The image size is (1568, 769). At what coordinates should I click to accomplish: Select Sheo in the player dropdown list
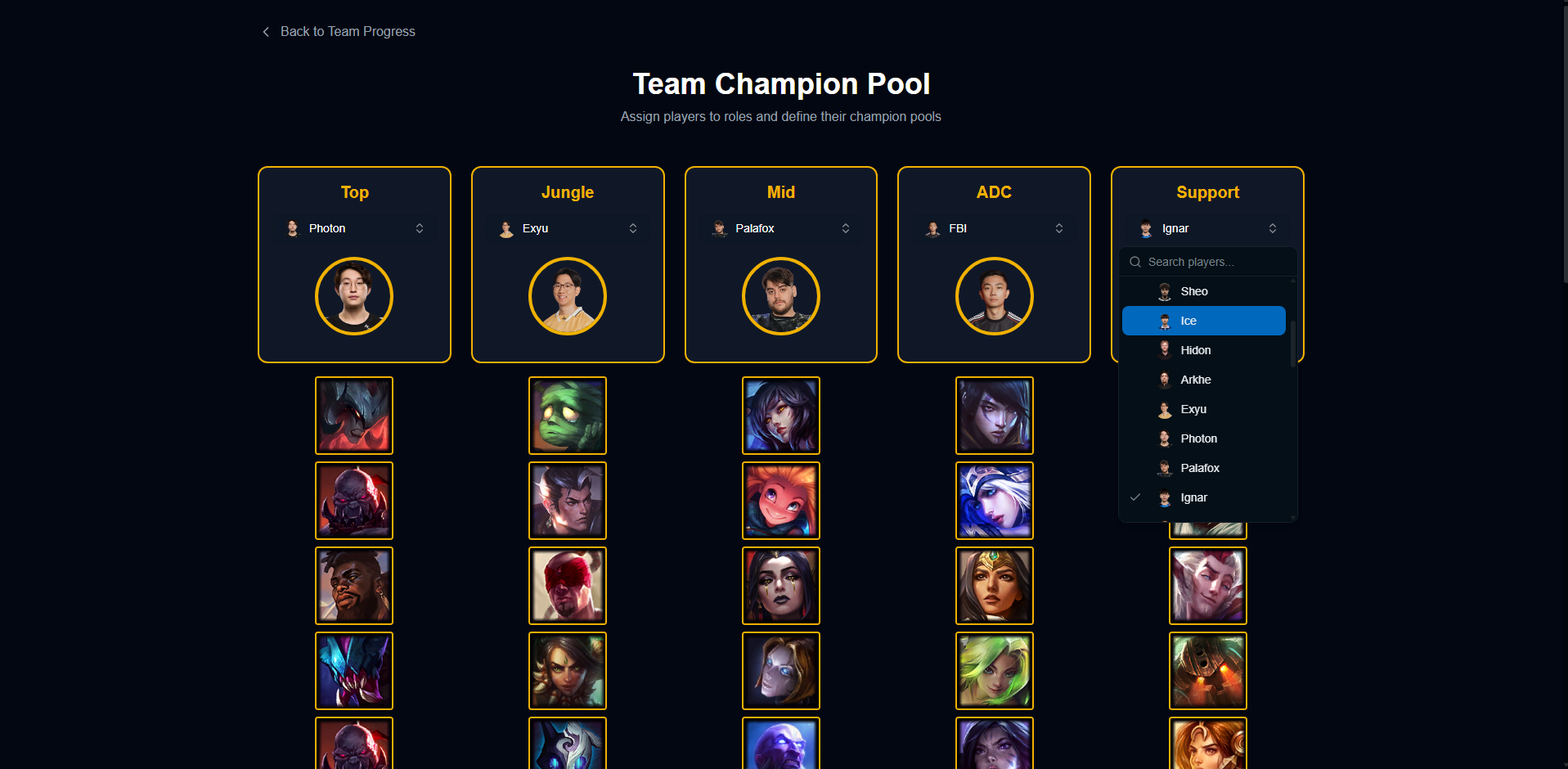pos(1203,291)
